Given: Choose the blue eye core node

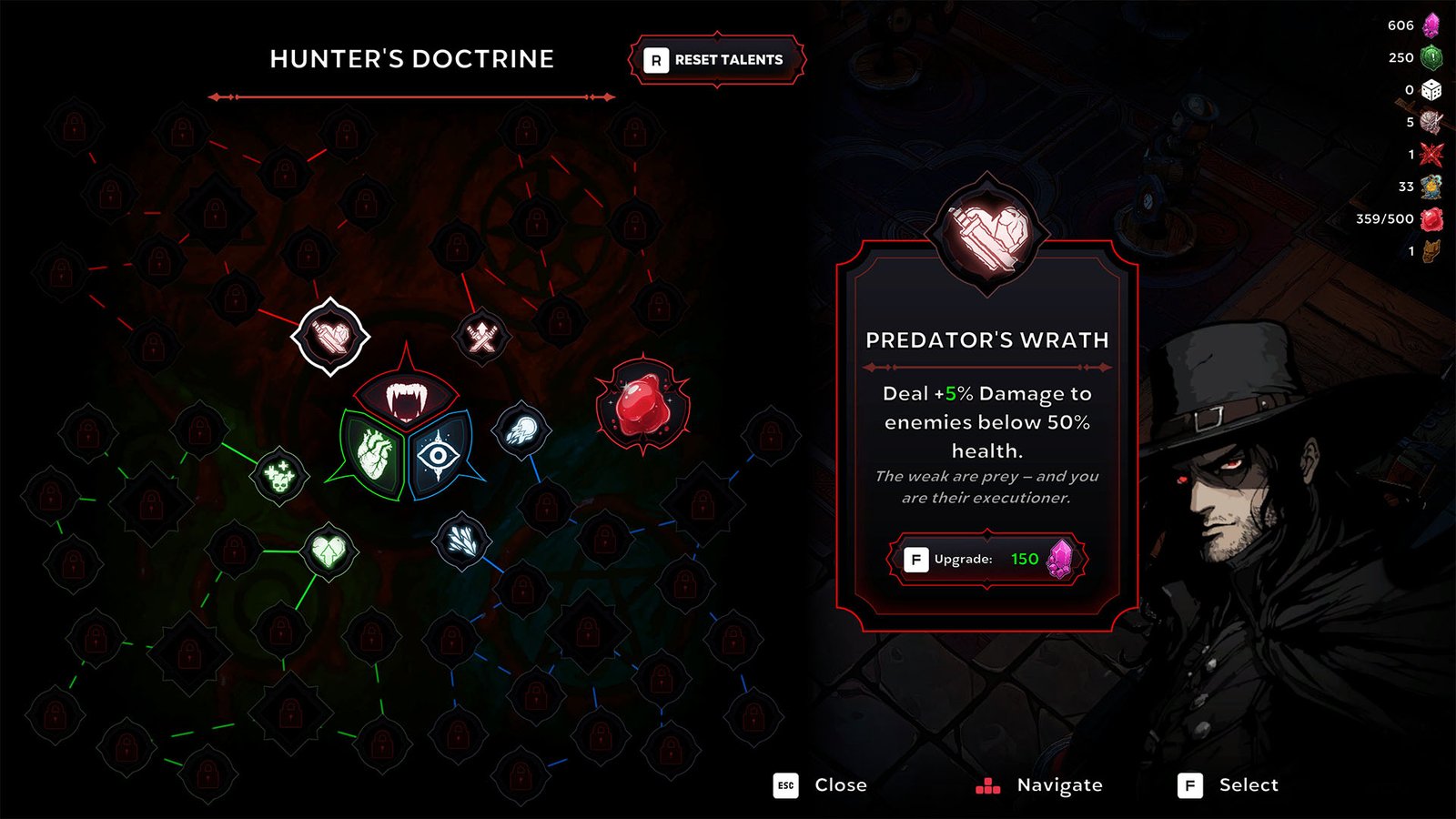Looking at the screenshot, I should (440, 454).
